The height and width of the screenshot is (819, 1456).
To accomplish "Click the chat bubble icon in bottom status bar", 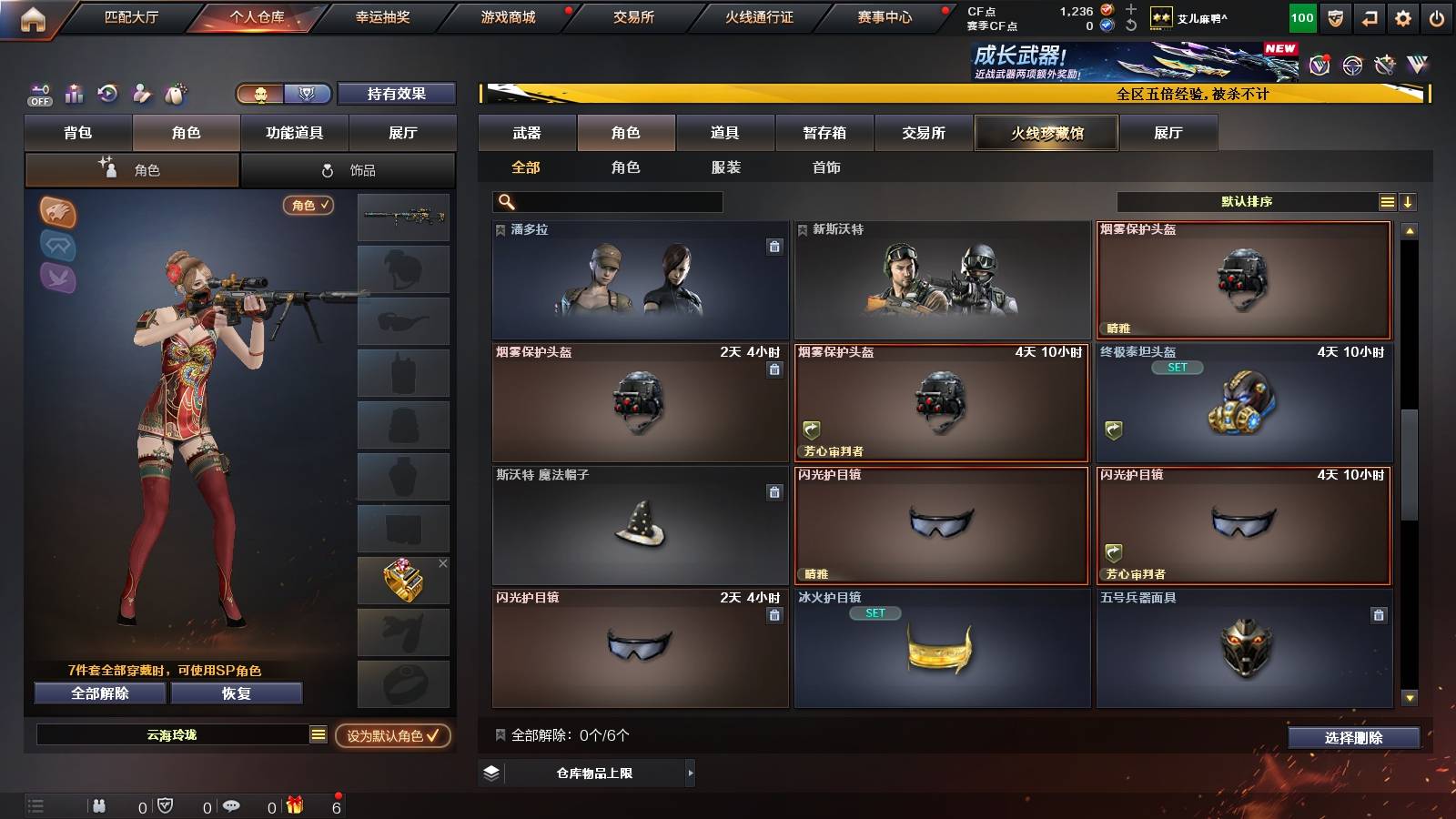I will point(232,805).
